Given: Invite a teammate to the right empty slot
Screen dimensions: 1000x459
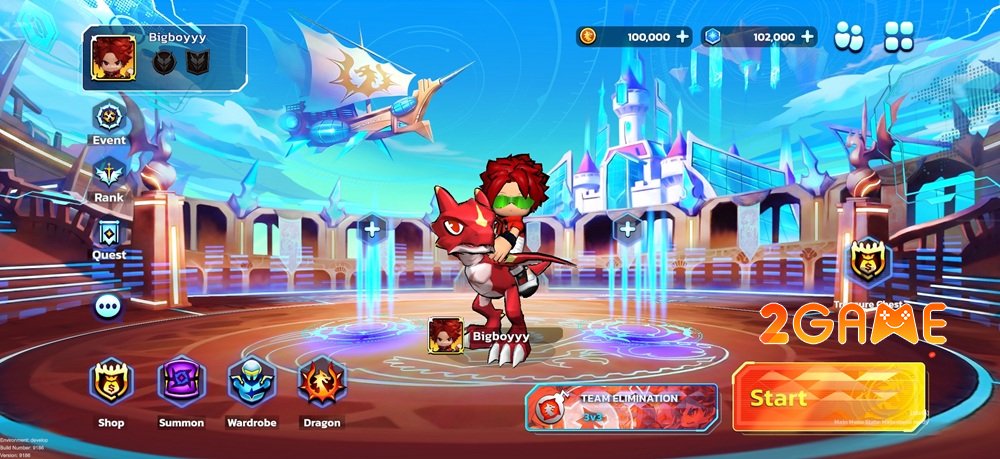Looking at the screenshot, I should tap(628, 230).
